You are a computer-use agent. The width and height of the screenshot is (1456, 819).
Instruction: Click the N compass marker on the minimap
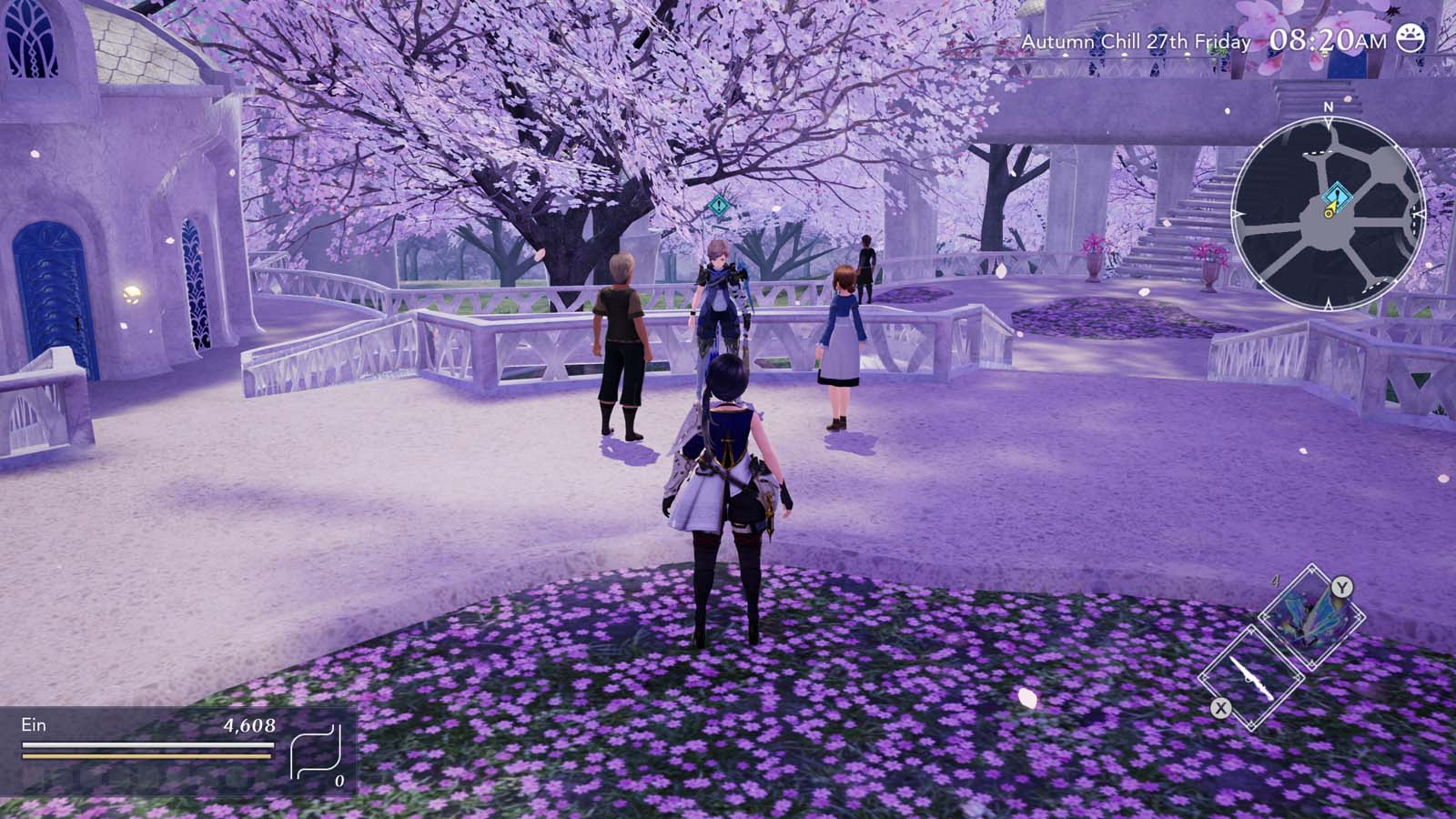coord(1328,108)
